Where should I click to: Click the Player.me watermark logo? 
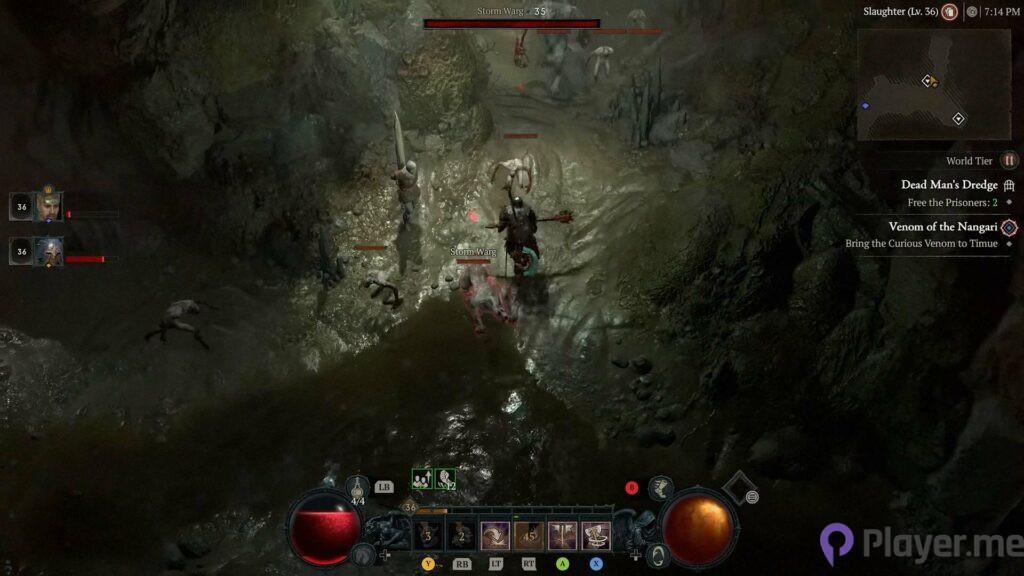pos(837,545)
